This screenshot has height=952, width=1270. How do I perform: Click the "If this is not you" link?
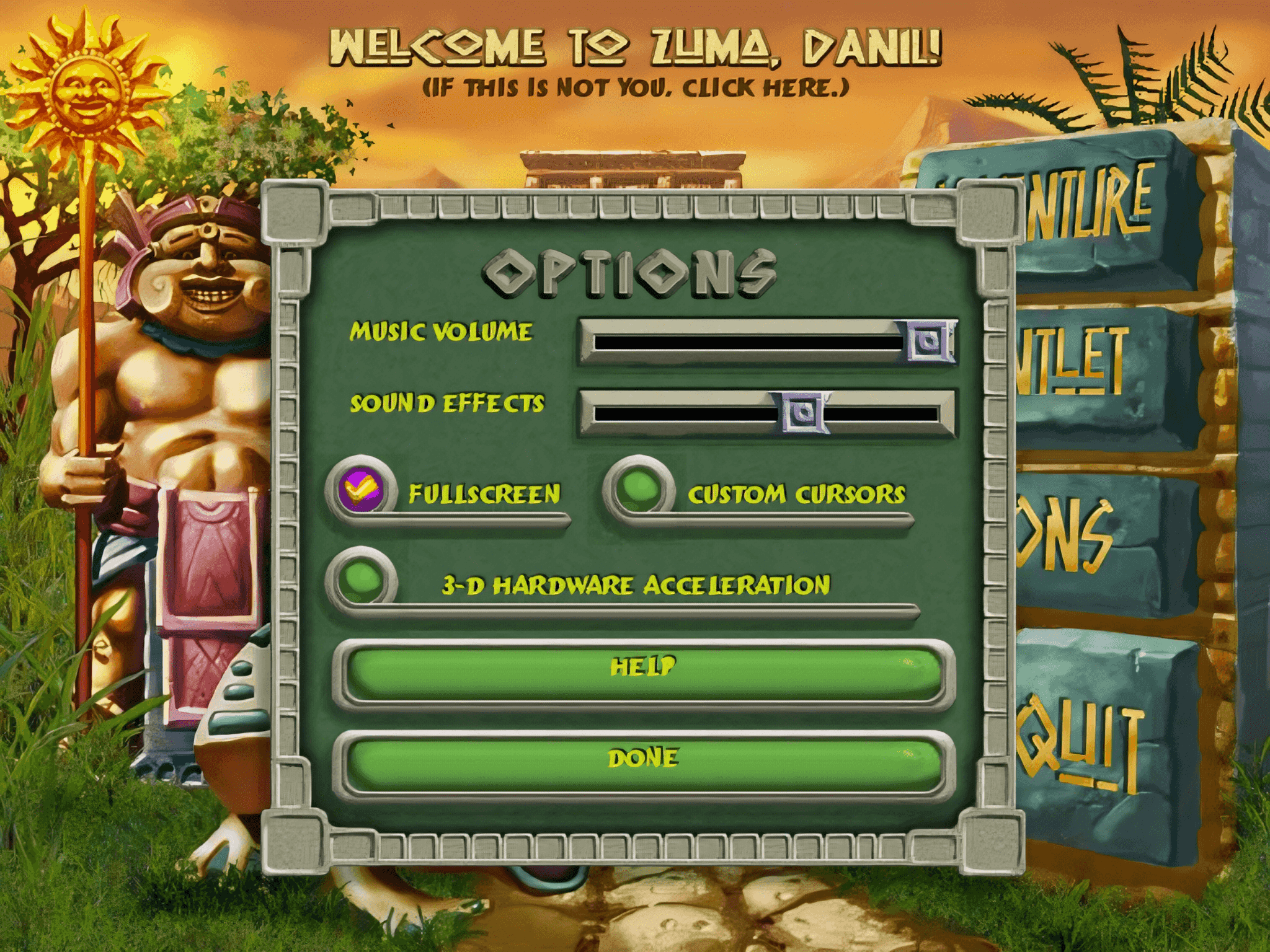[635, 88]
